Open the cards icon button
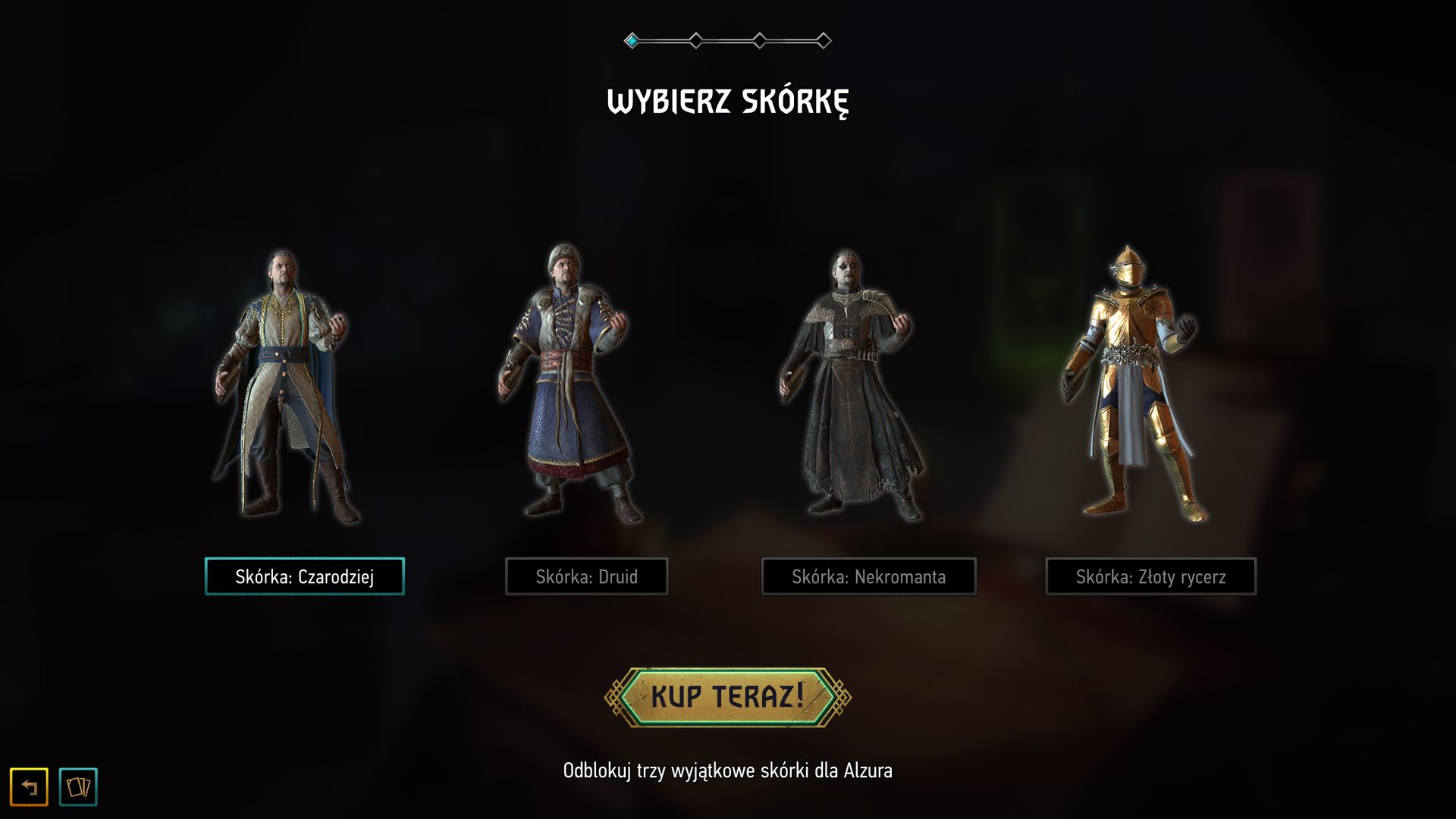This screenshot has width=1456, height=819. (x=78, y=786)
